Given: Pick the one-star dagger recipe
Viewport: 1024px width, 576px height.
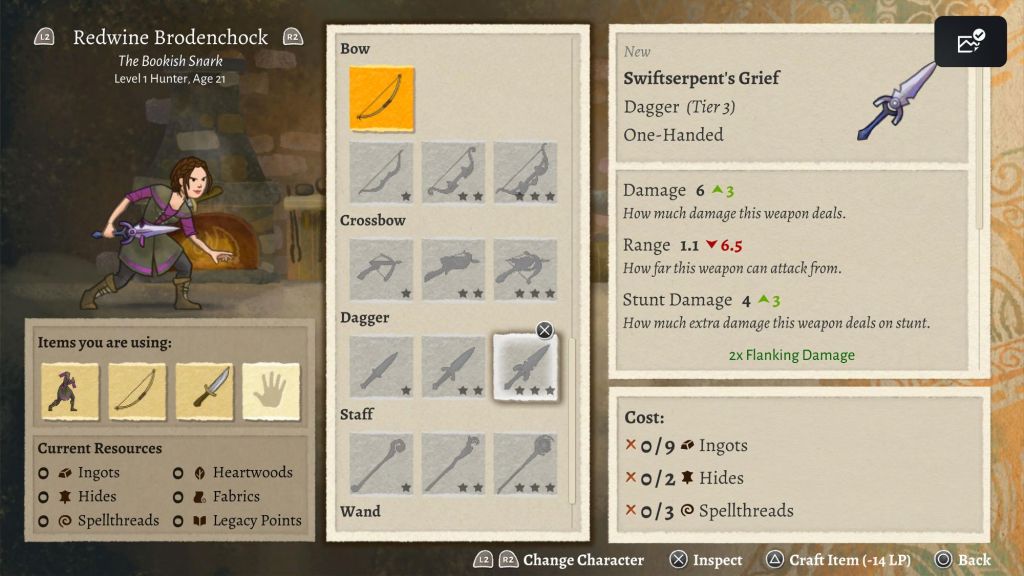Looking at the screenshot, I should pyautogui.click(x=381, y=366).
